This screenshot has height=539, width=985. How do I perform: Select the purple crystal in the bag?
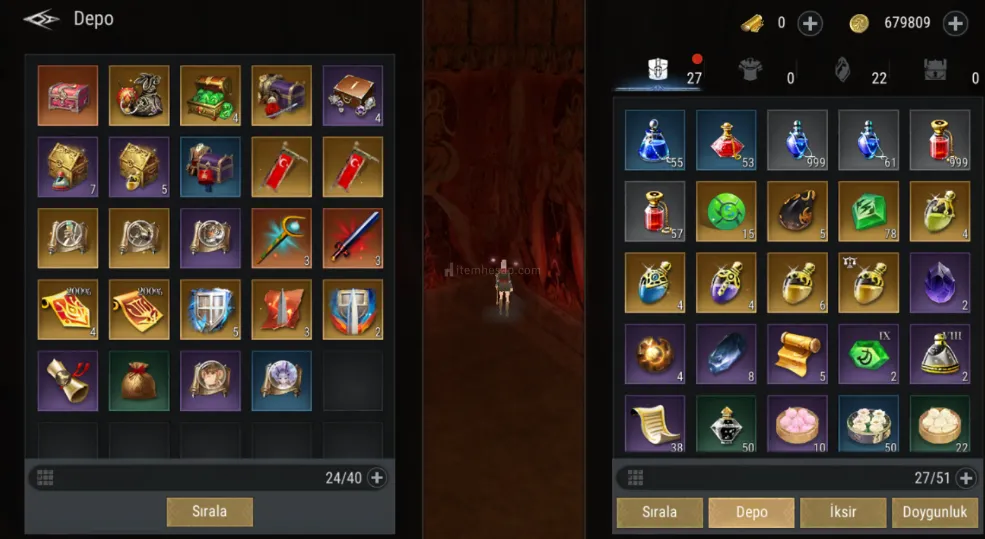[x=939, y=282]
